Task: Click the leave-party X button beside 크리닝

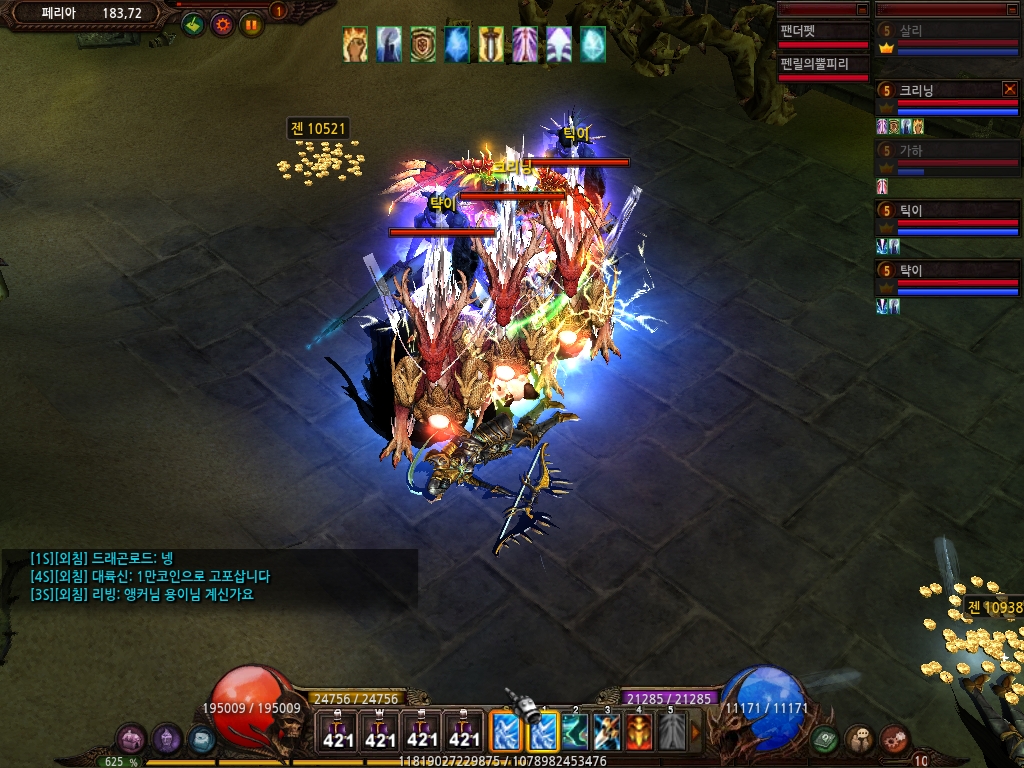Action: [1009, 90]
